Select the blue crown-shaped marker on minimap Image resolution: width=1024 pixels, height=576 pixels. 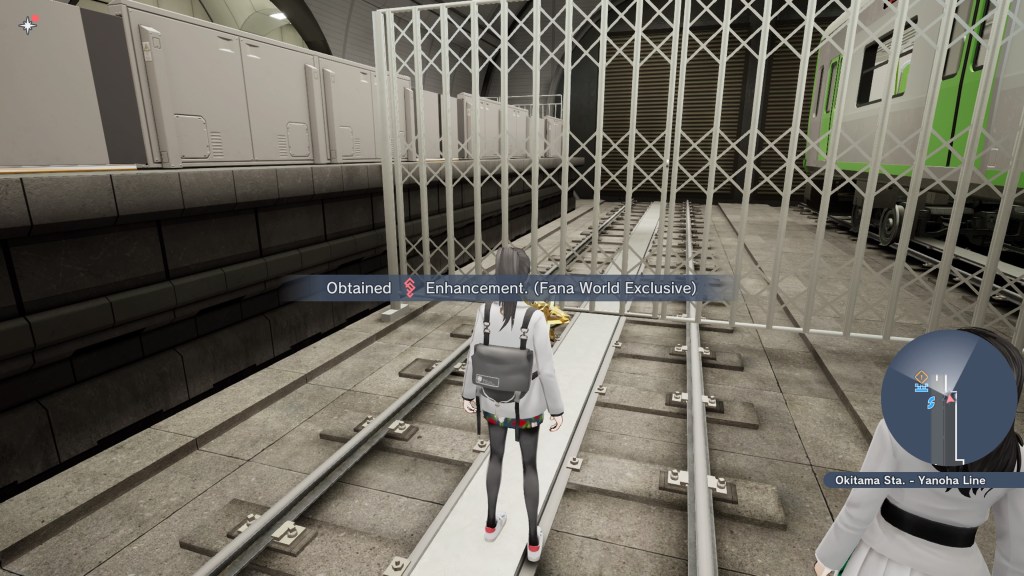(923, 387)
